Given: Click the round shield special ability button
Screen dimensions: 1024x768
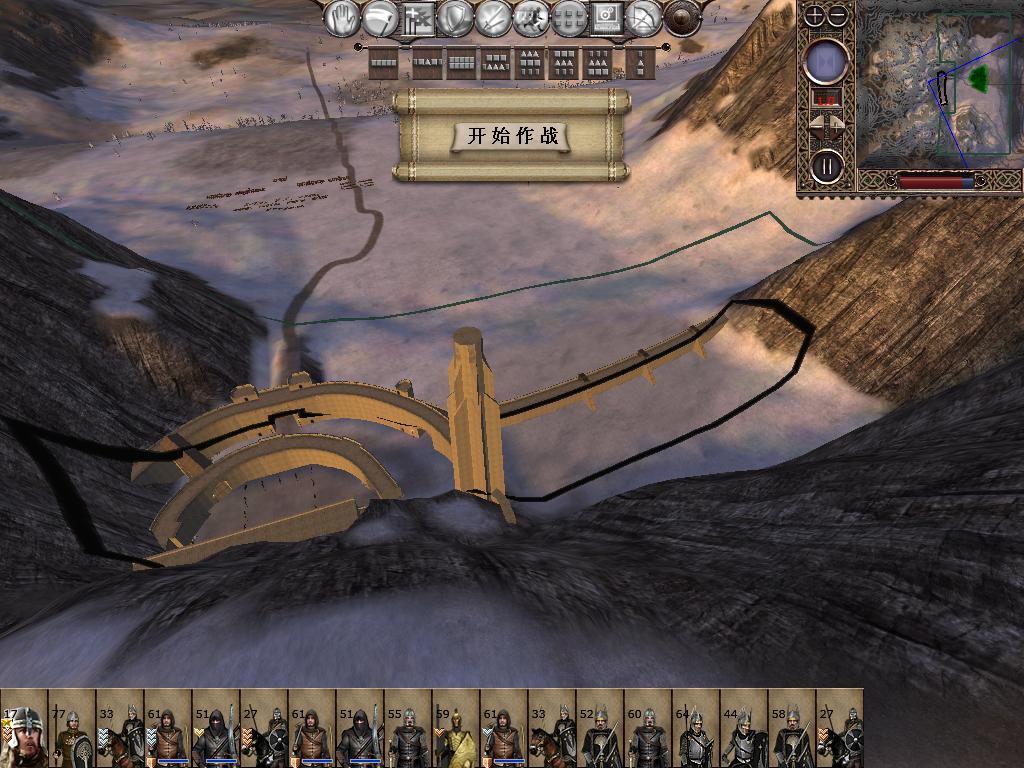Looking at the screenshot, I should (683, 18).
